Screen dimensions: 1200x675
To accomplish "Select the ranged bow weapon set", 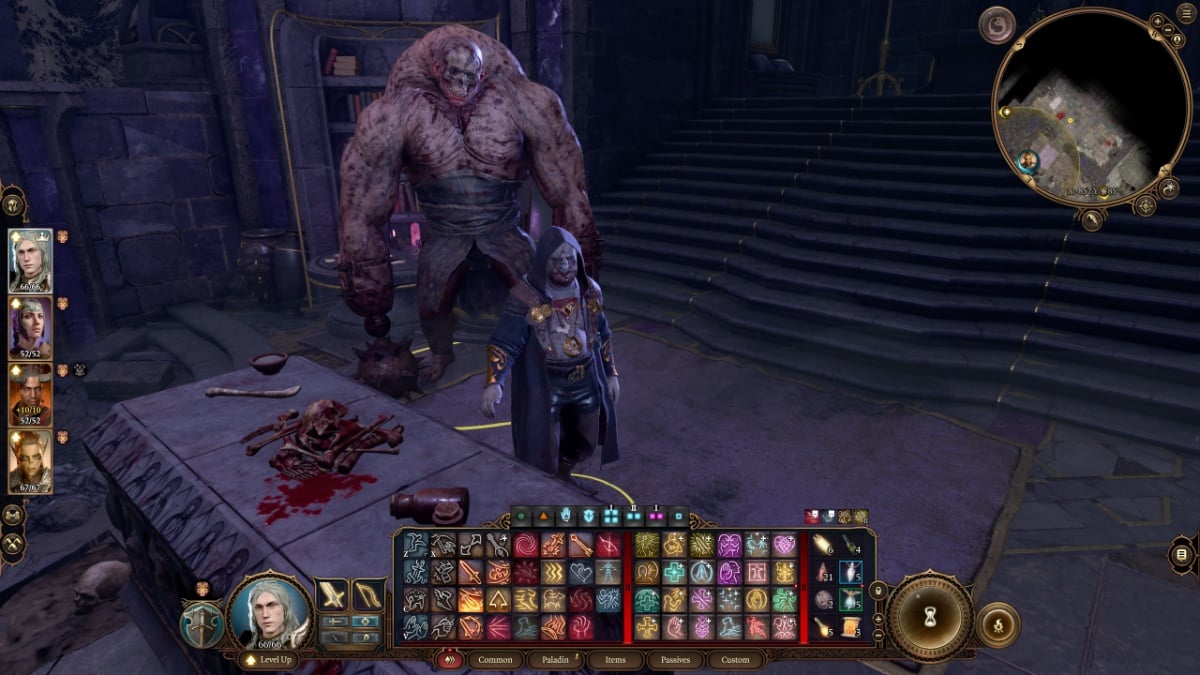I will (369, 595).
